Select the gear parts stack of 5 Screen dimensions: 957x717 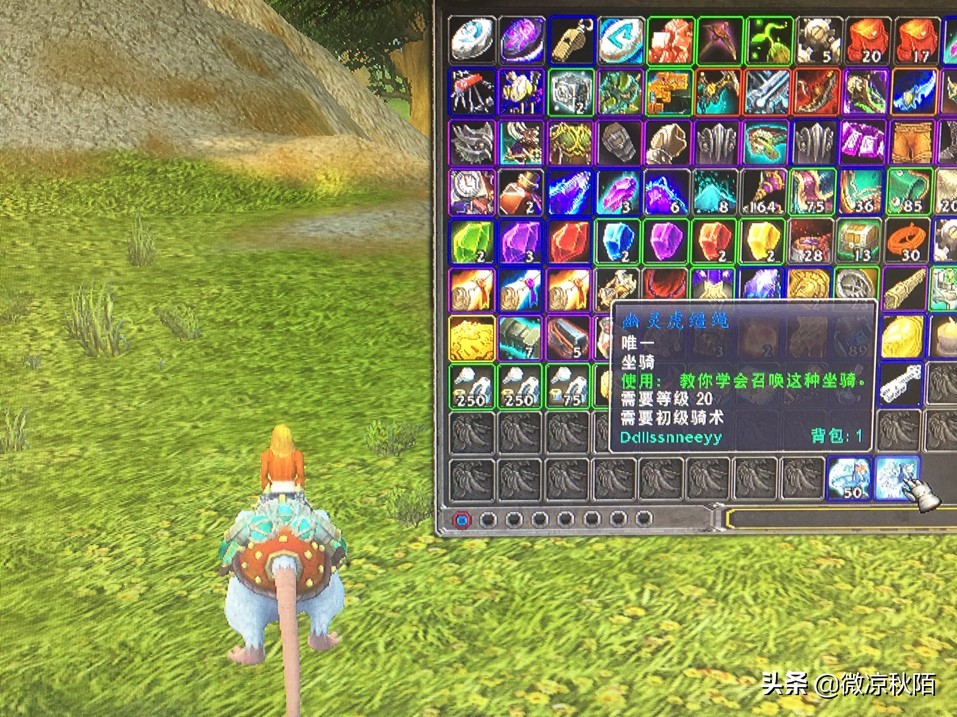pos(817,40)
